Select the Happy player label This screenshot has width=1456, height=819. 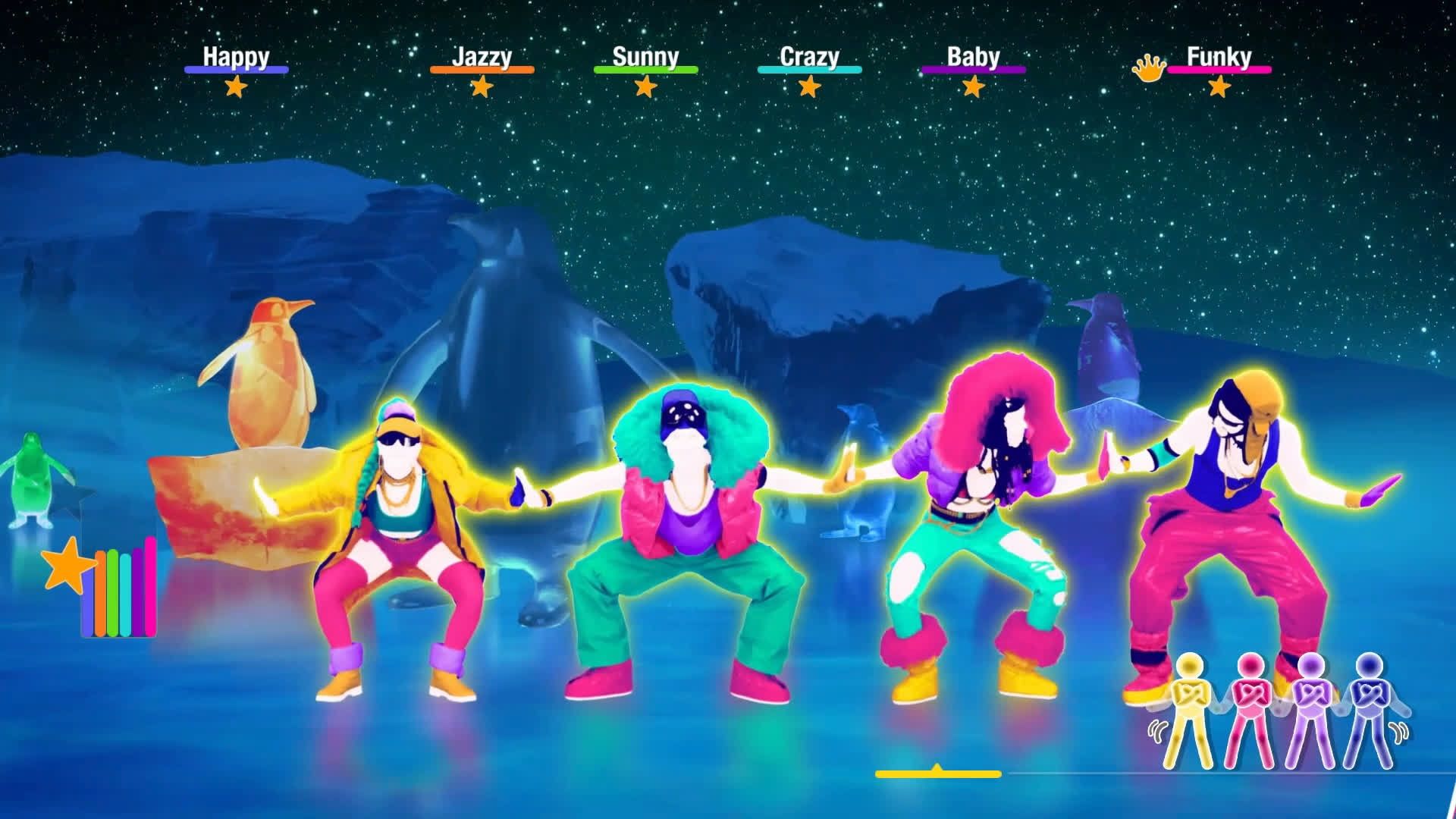click(x=236, y=56)
